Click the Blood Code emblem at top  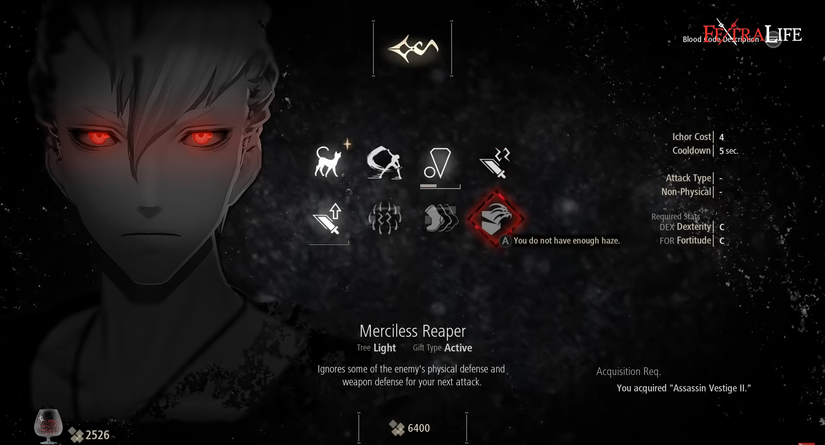click(x=412, y=47)
